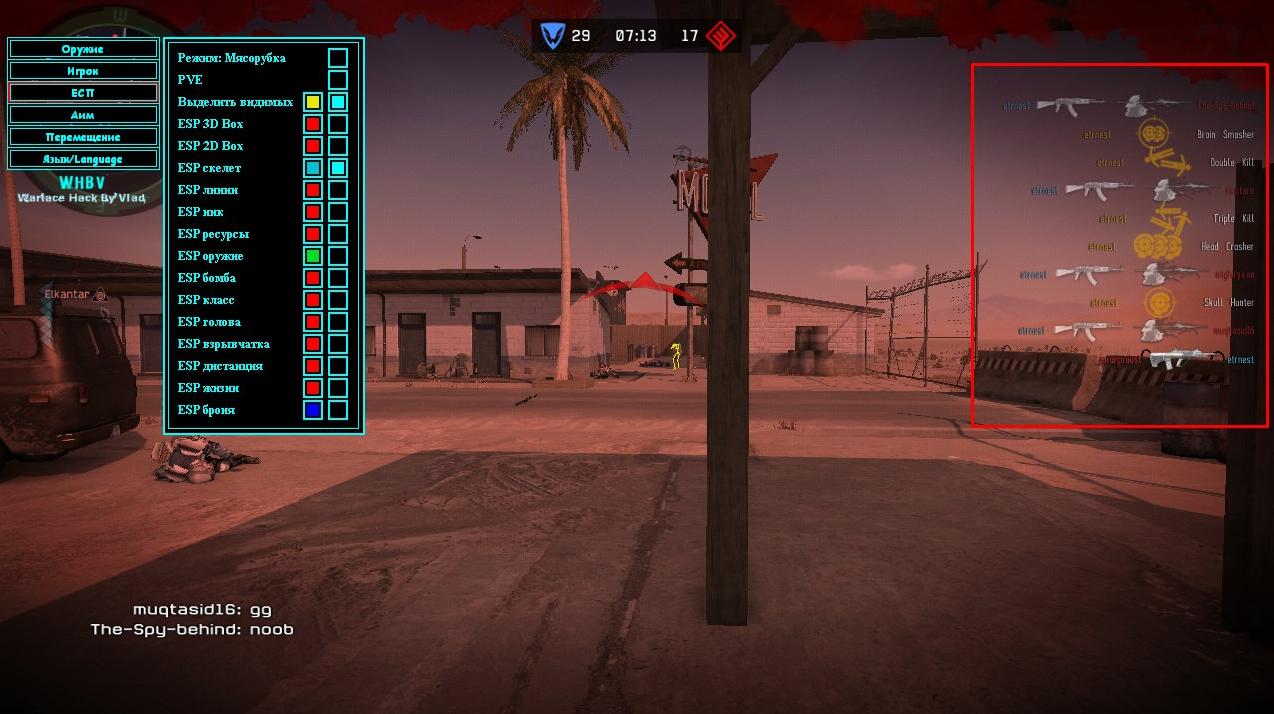
Task: Enable the ESP дистанция checkbox
Action: click(x=338, y=366)
